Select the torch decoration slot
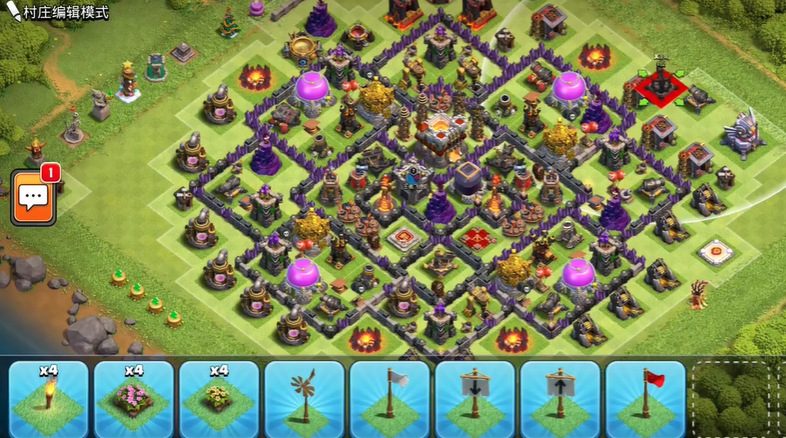This screenshot has width=786, height=438. (47, 398)
